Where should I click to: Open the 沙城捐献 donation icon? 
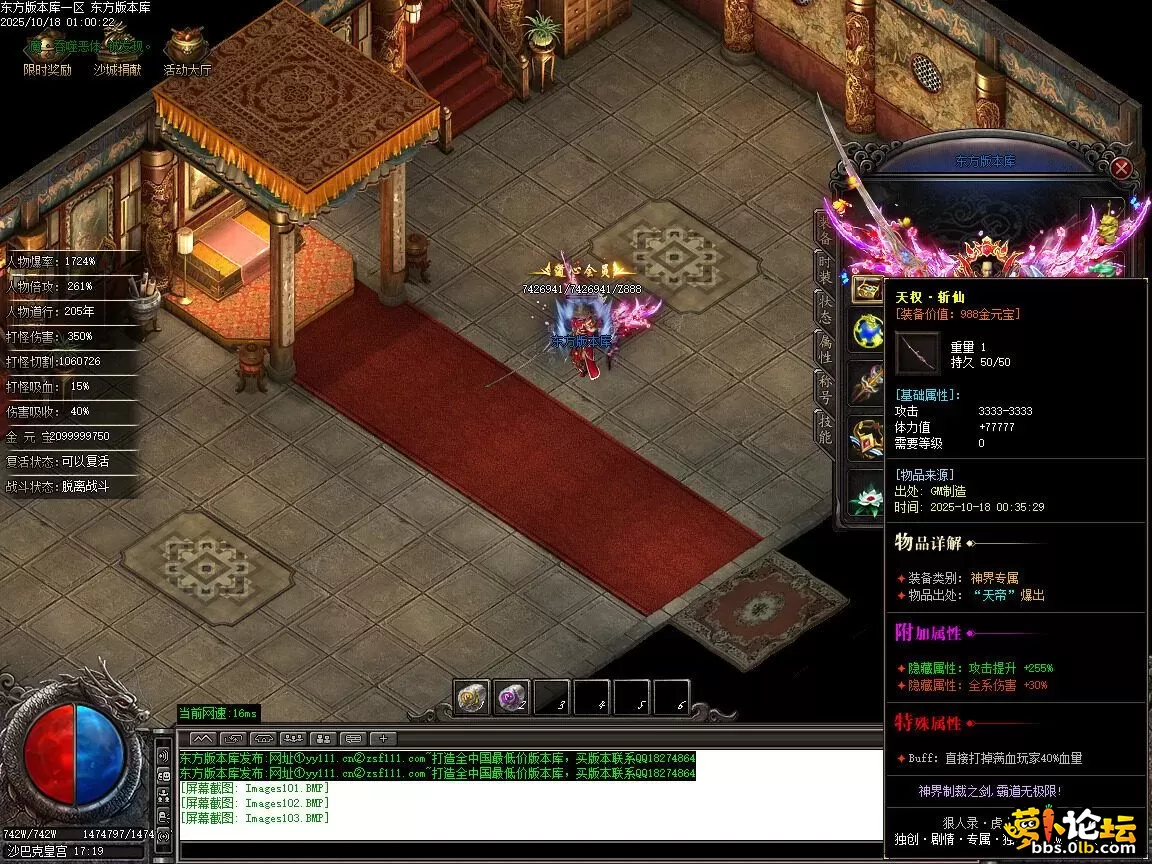(118, 52)
